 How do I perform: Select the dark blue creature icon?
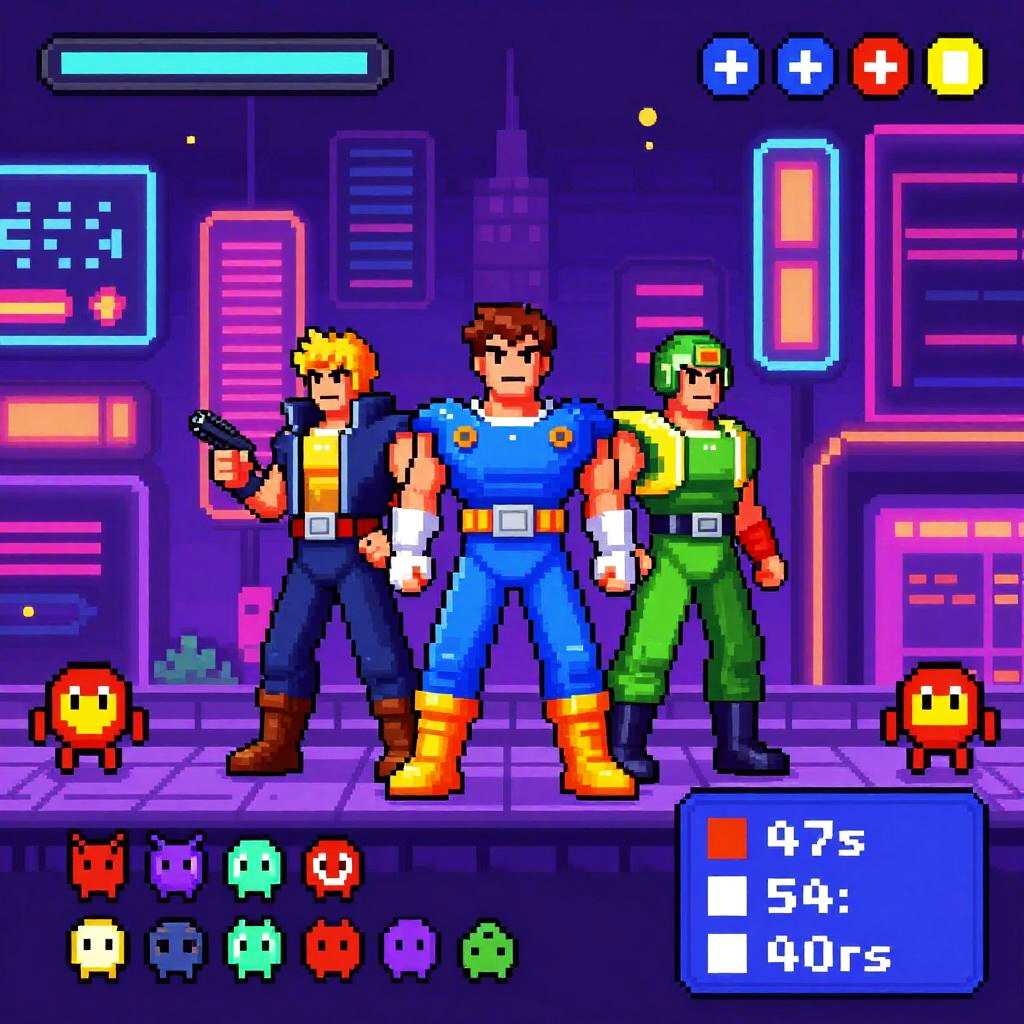(176, 947)
